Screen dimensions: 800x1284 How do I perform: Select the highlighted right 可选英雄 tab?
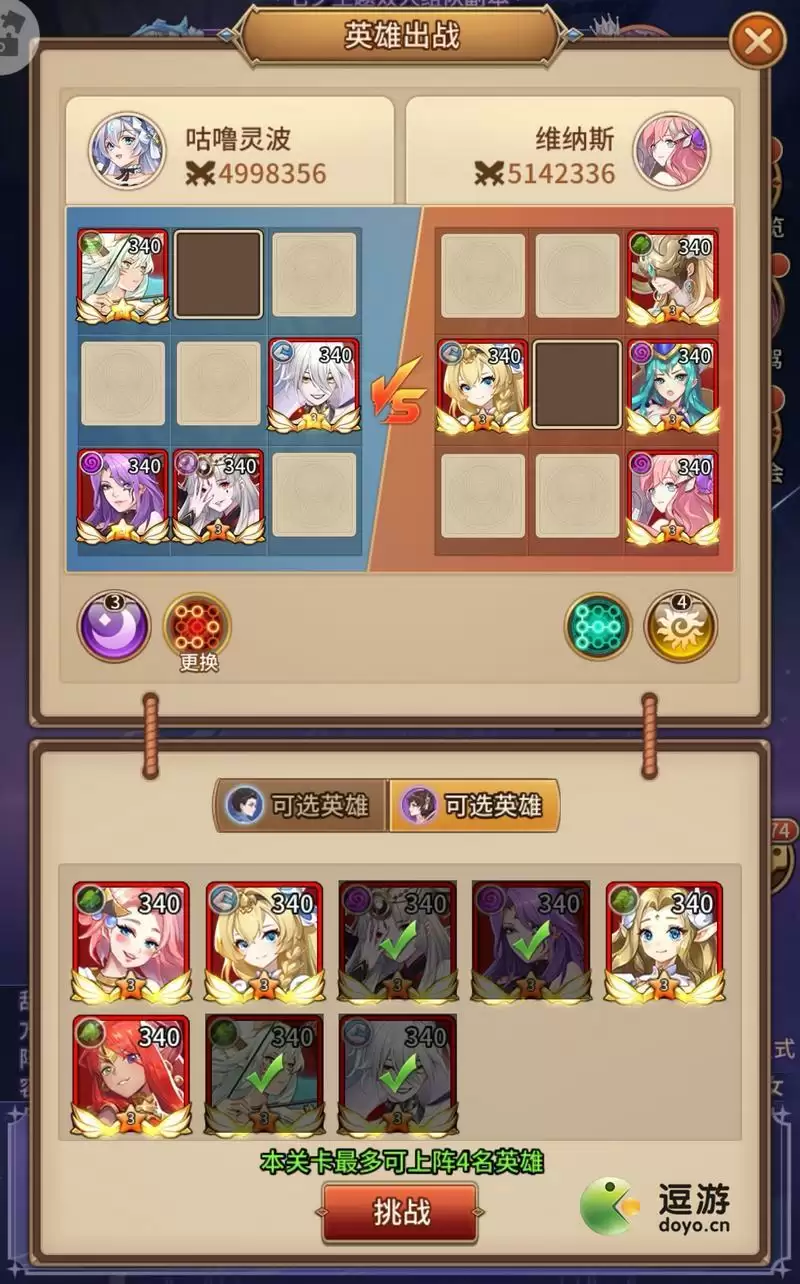coord(475,805)
